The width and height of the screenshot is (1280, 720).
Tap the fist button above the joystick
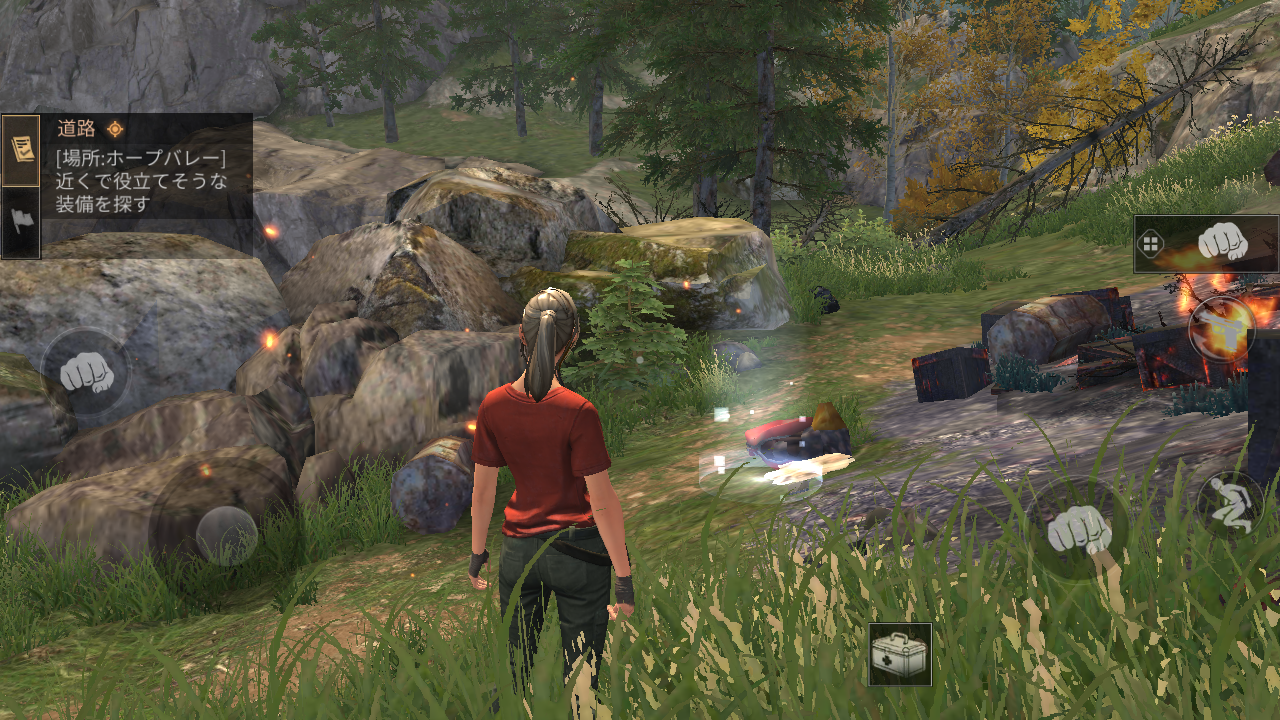pos(84,372)
